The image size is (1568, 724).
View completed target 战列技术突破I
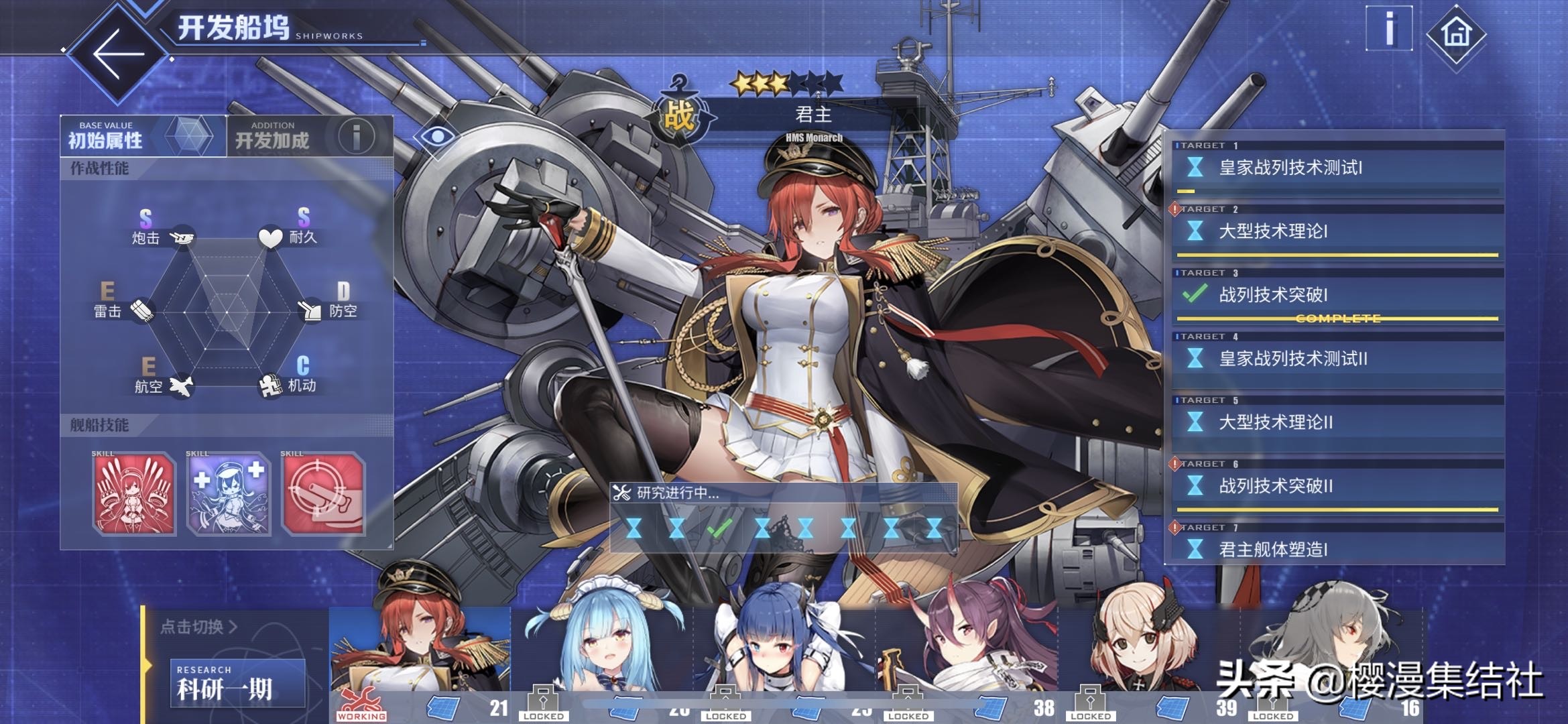(1337, 296)
